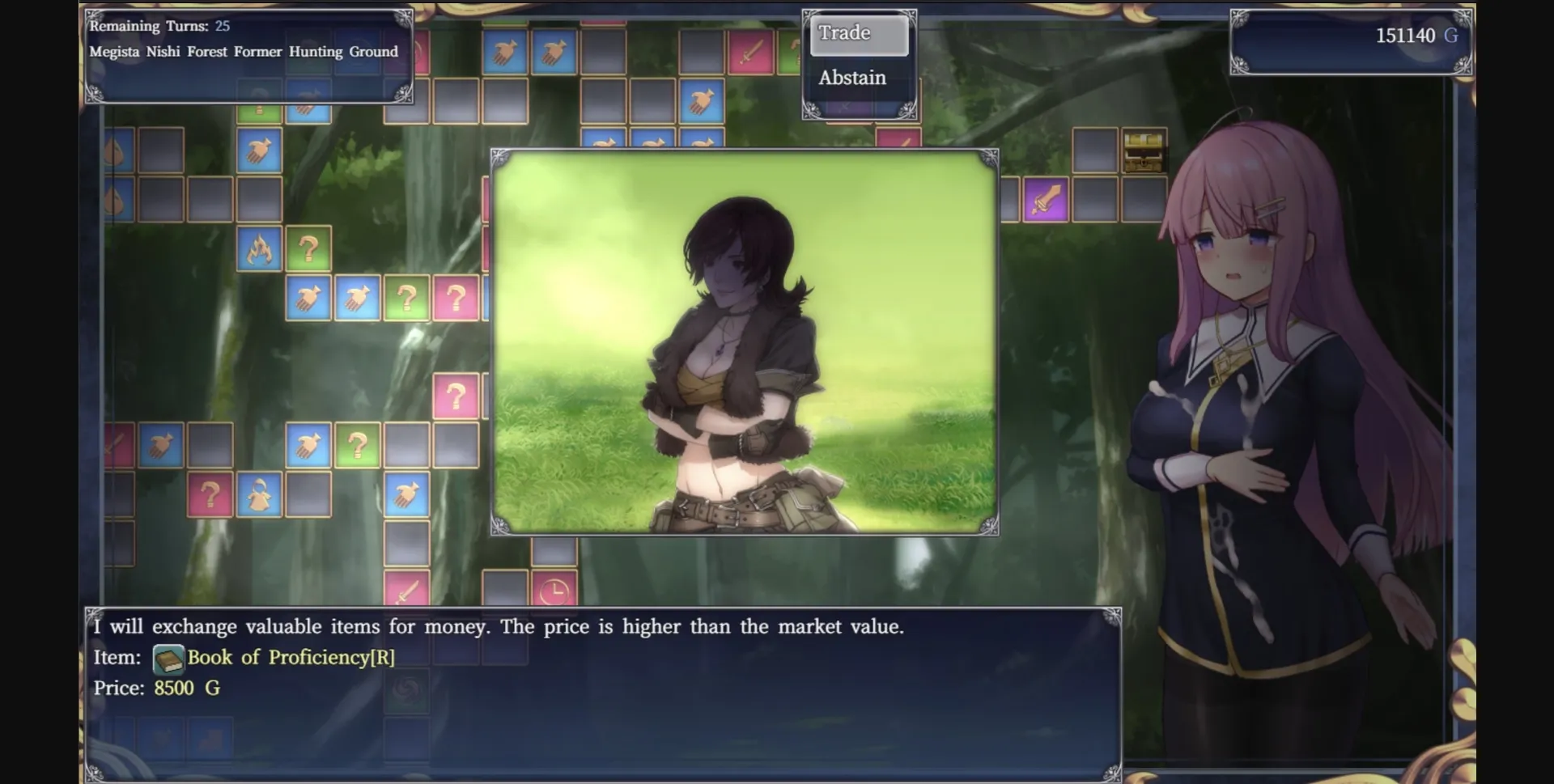Click the flame tile on the board

259,250
